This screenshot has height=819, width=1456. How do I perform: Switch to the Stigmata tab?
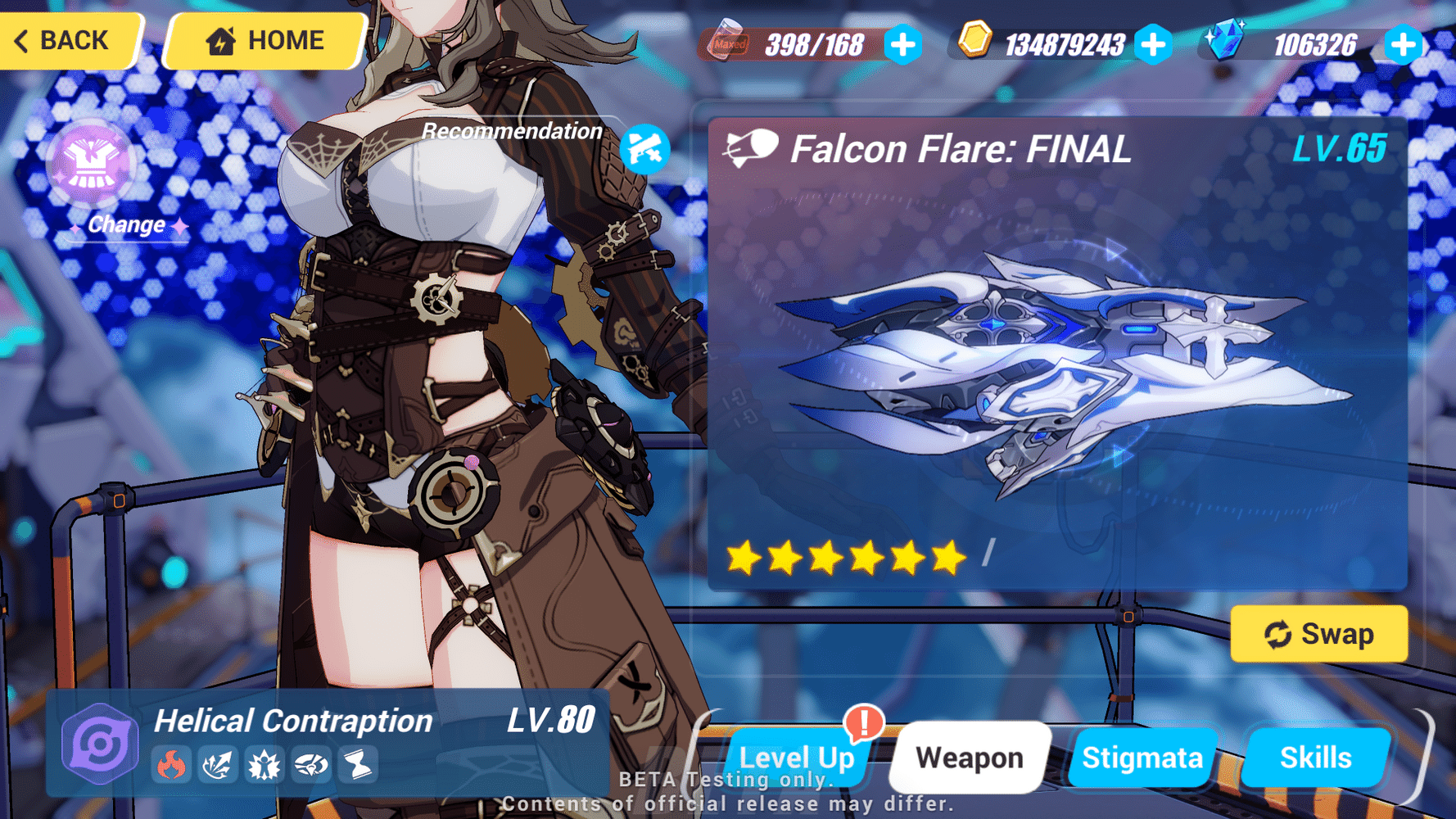pyautogui.click(x=1142, y=758)
